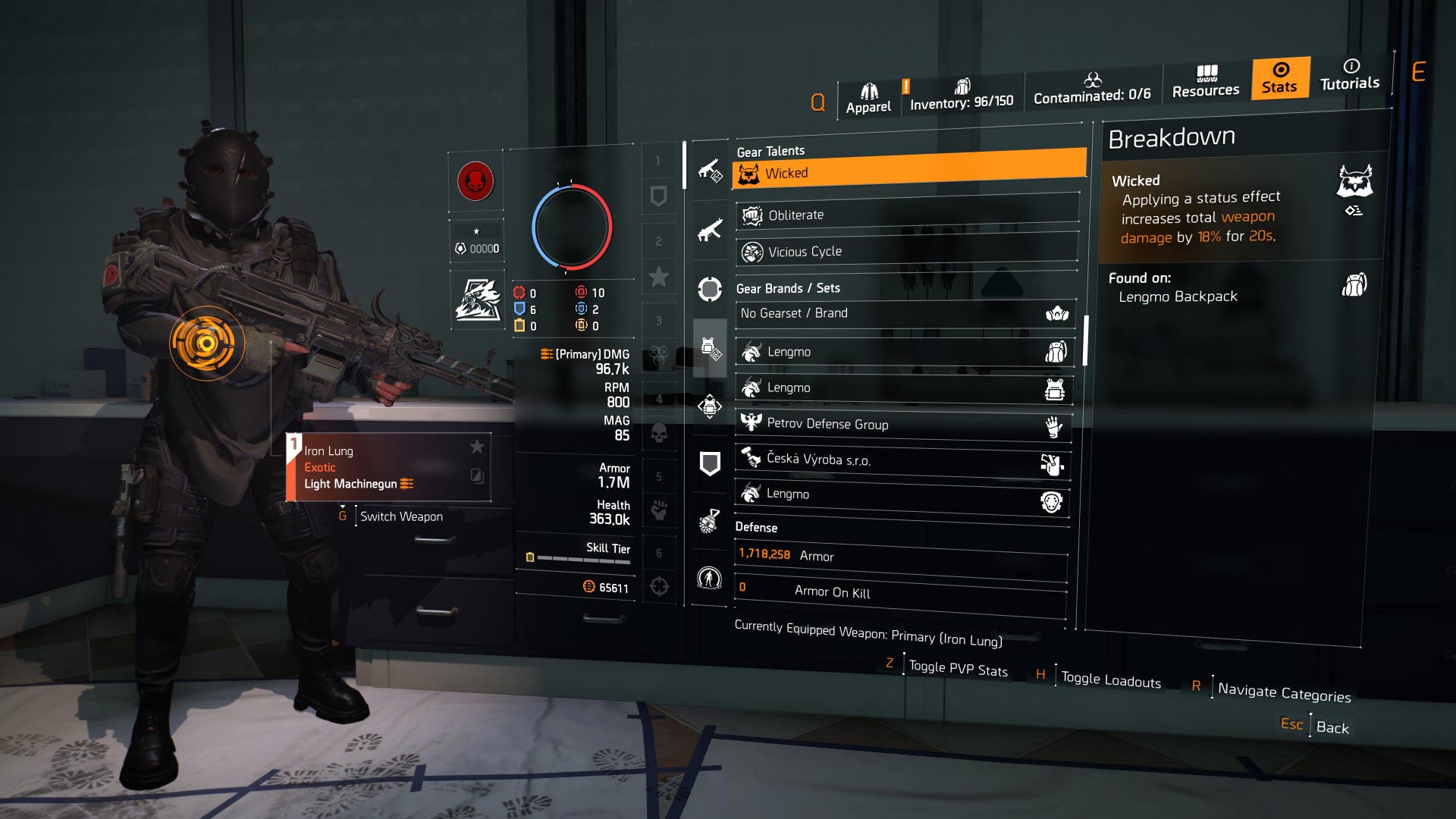Click the Skill Tier progress bar
Viewport: 1456px width, 819px height.
[584, 557]
